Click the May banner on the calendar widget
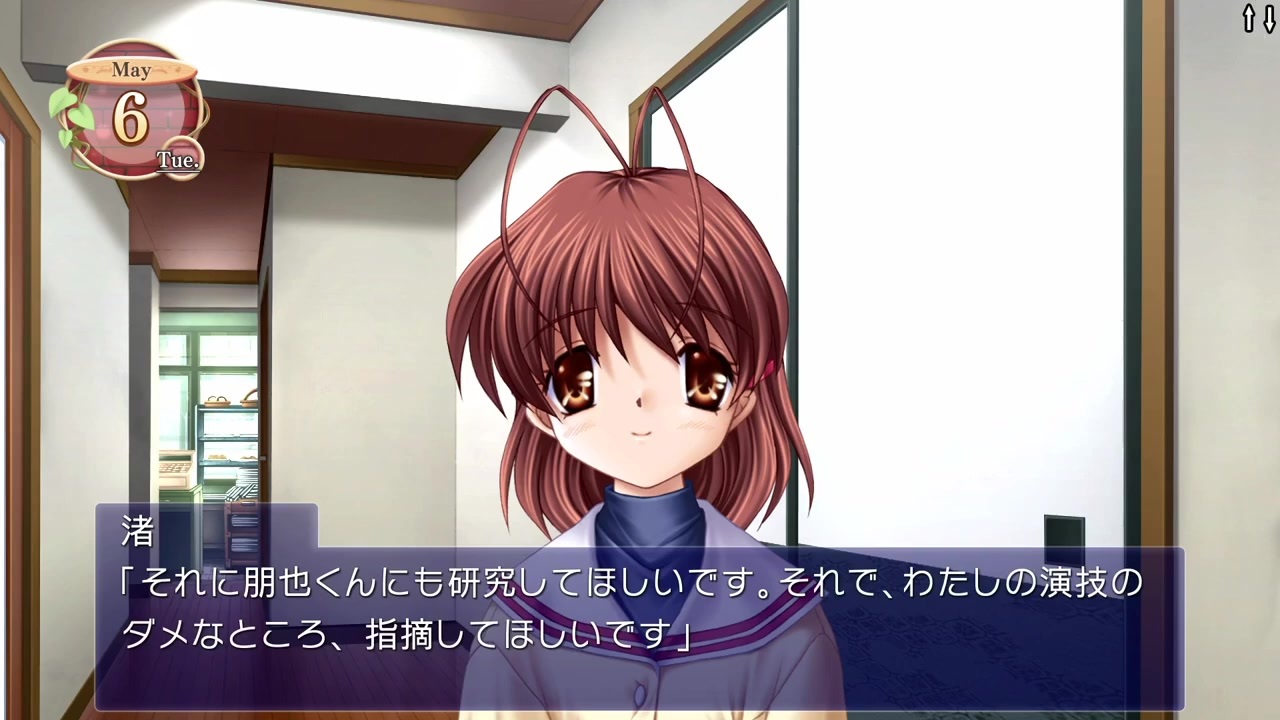Screen dimensions: 1280x720 [x=133, y=70]
